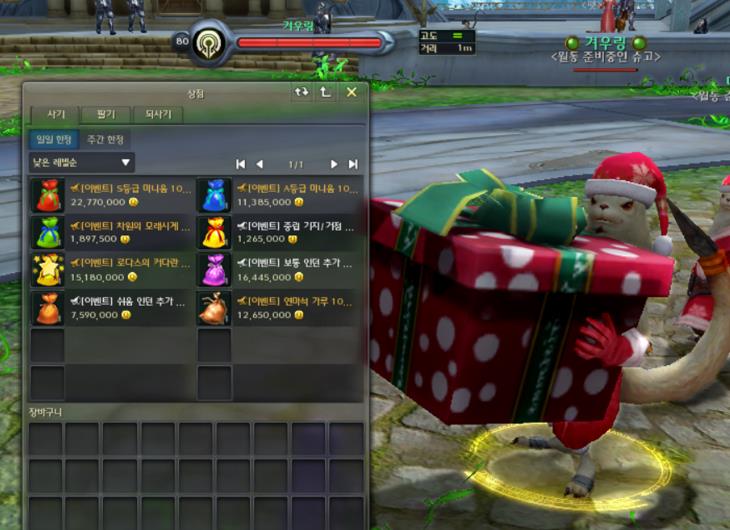
Task: Click the shop refresh arrows button
Action: [301, 92]
